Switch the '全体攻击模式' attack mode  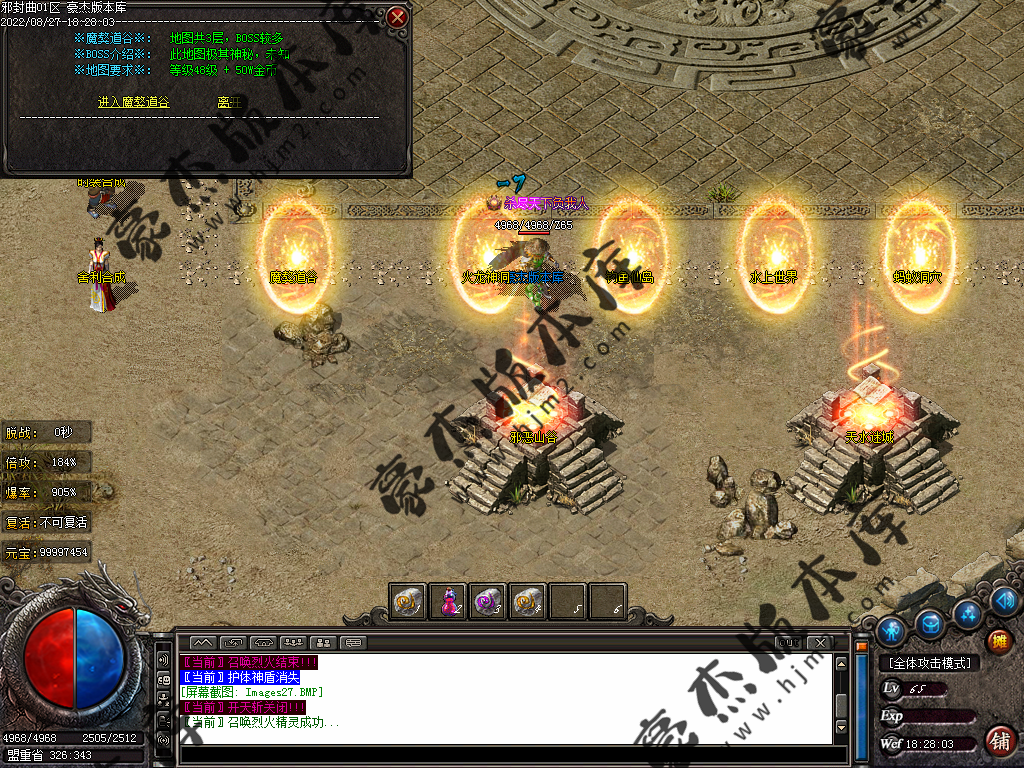928,663
